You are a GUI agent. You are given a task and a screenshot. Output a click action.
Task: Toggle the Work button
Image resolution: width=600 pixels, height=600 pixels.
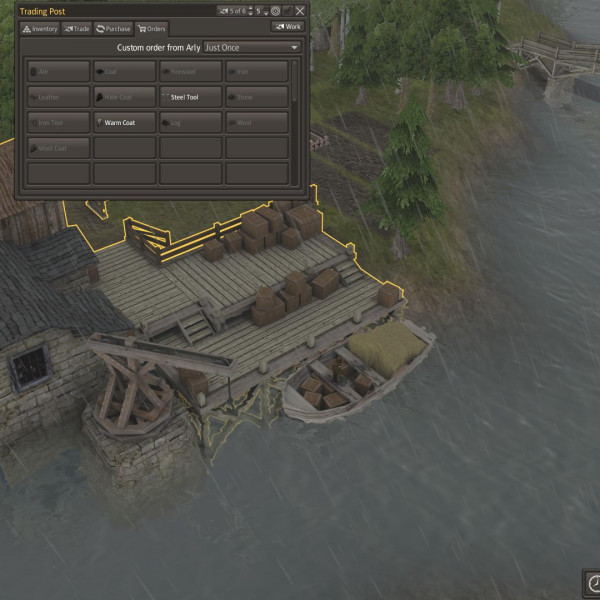click(x=287, y=27)
